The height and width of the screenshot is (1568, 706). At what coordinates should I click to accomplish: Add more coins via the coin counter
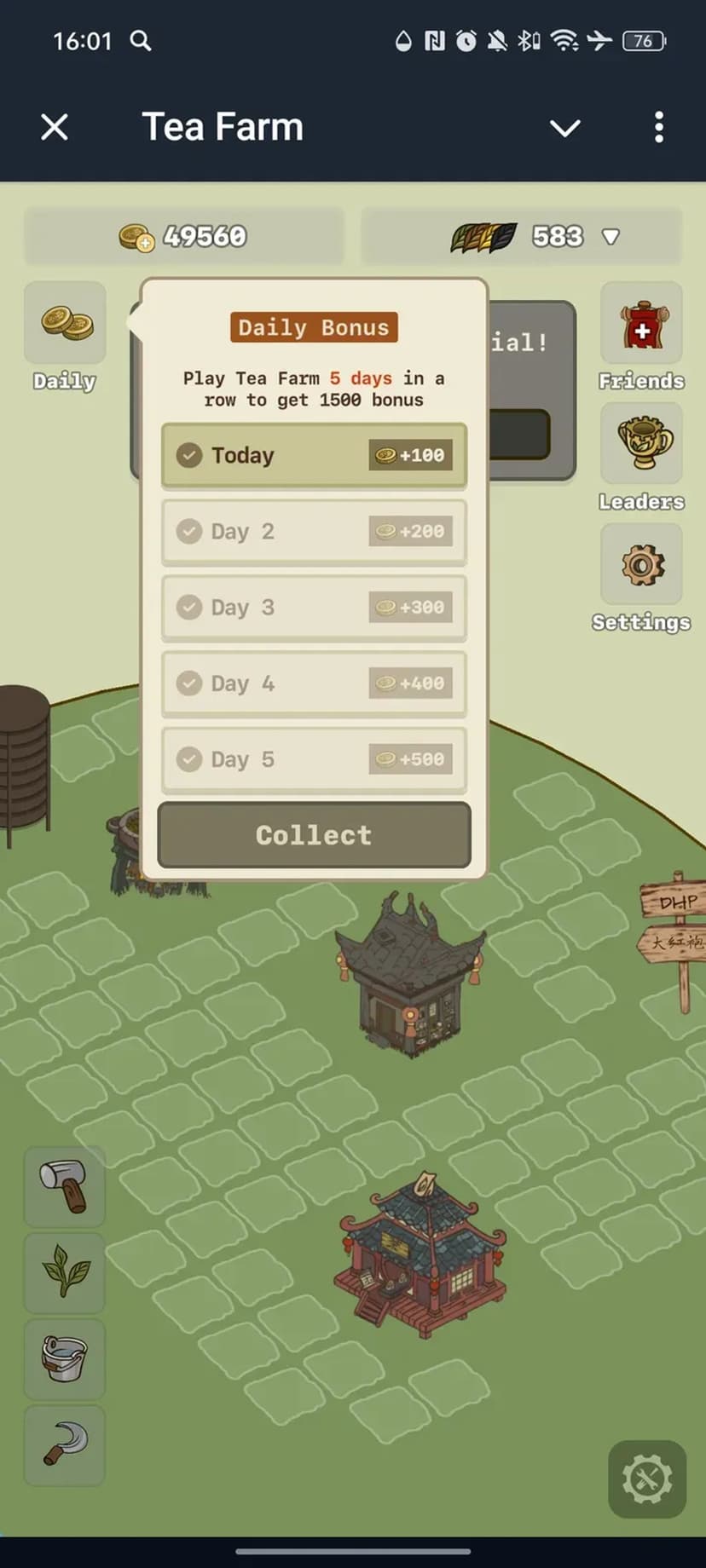[136, 237]
